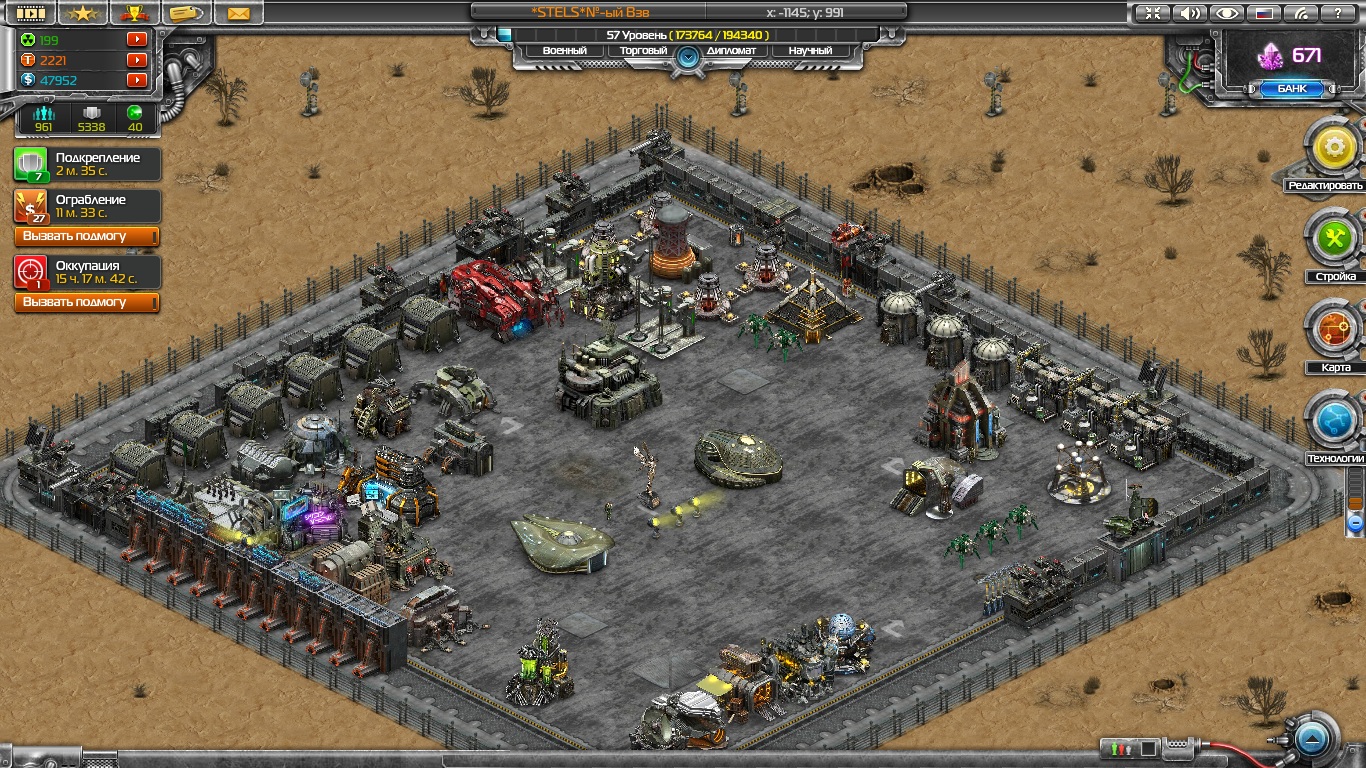1366x768 pixels.
Task: Open the Банк crystal shop
Action: tap(1290, 88)
